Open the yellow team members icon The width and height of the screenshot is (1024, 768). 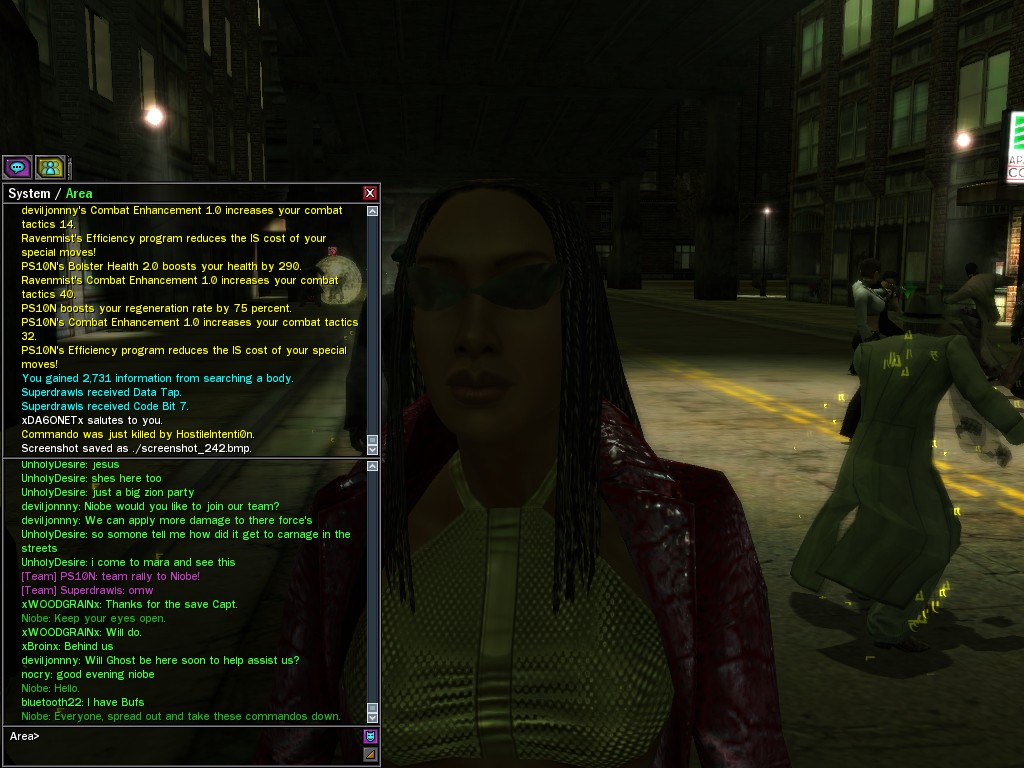pos(50,167)
